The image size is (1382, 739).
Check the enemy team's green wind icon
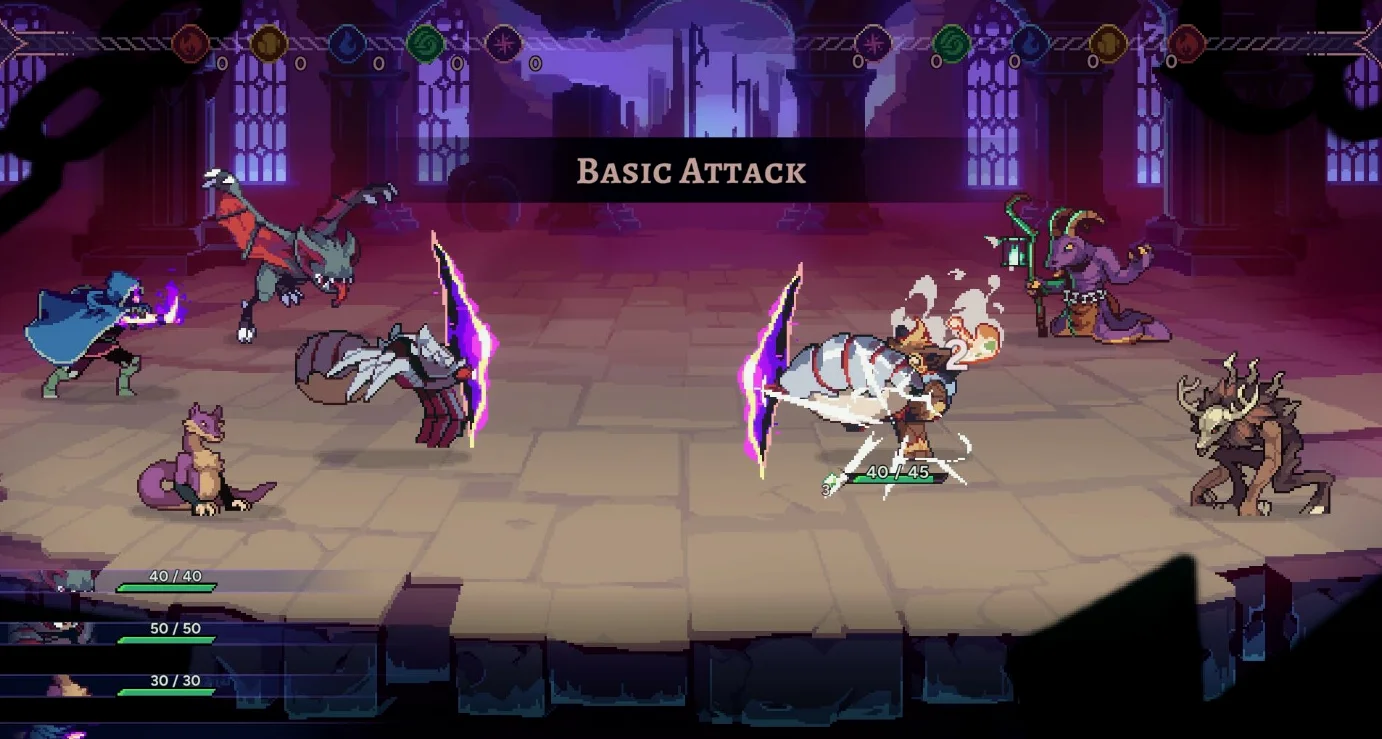pyautogui.click(x=951, y=44)
